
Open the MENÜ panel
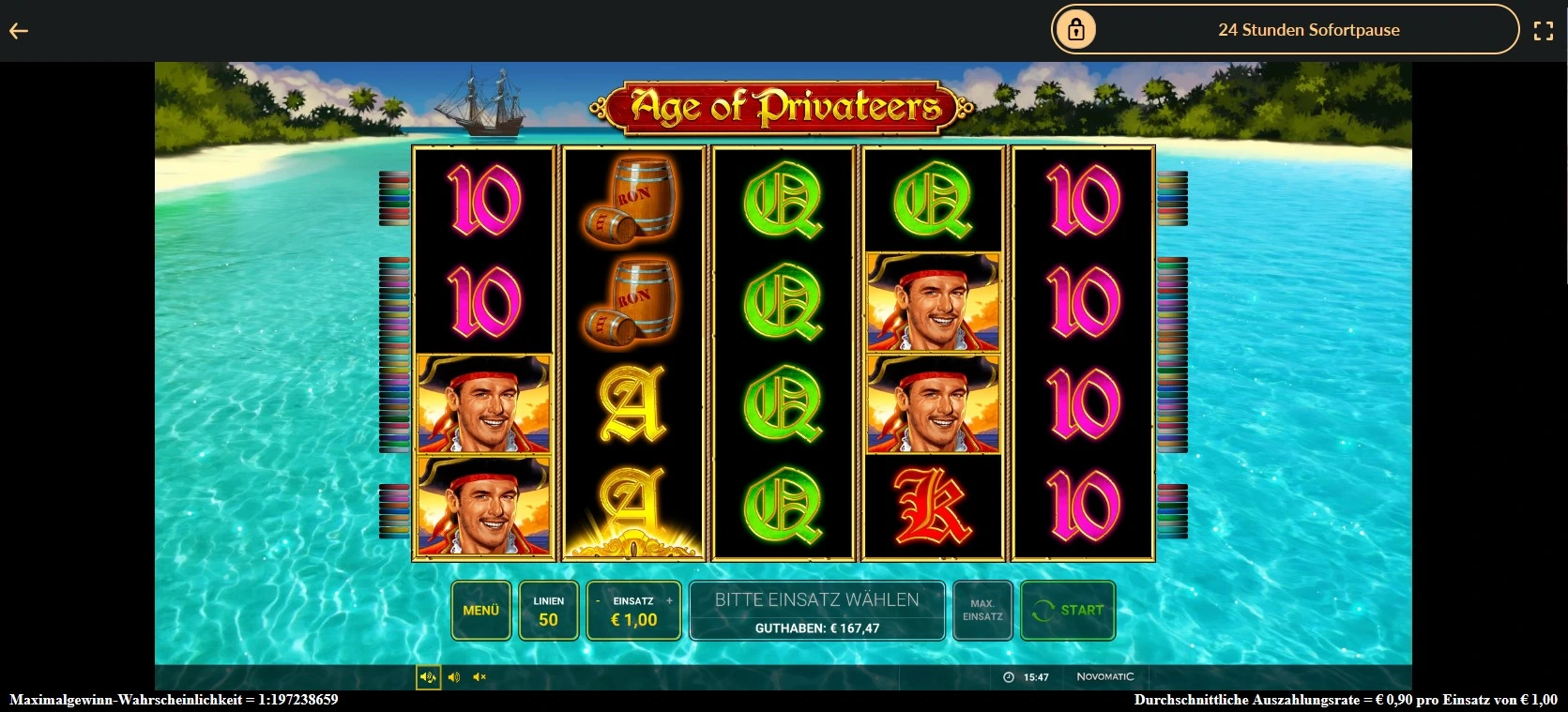pyautogui.click(x=481, y=611)
